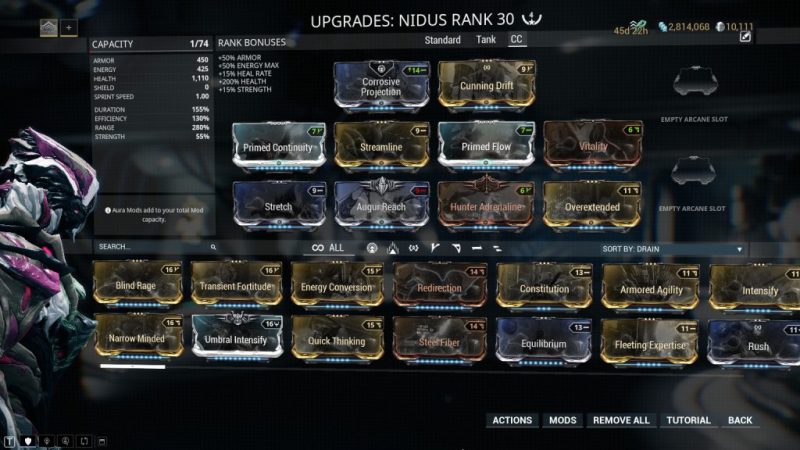Select the CC config tab
800x450 pixels.
pyautogui.click(x=517, y=40)
